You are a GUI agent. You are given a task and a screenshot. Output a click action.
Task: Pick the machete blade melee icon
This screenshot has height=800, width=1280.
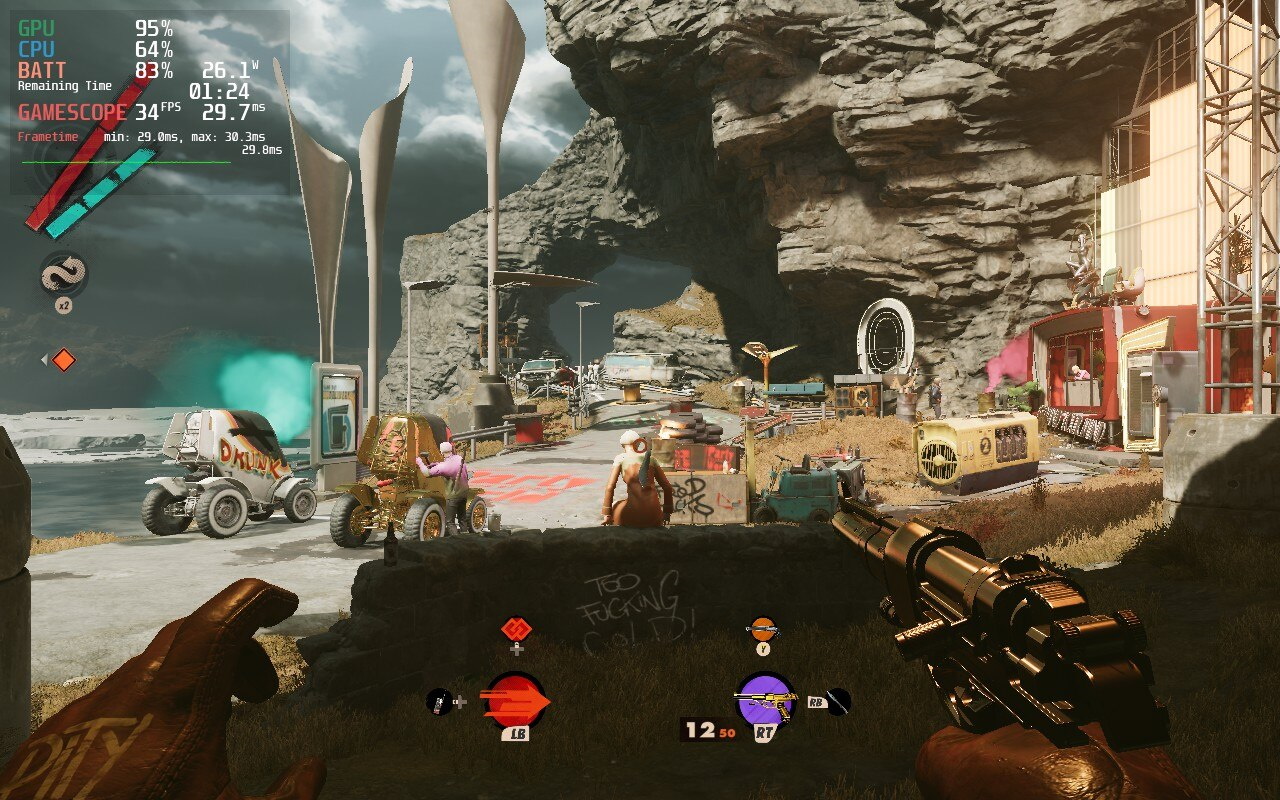coord(838,702)
